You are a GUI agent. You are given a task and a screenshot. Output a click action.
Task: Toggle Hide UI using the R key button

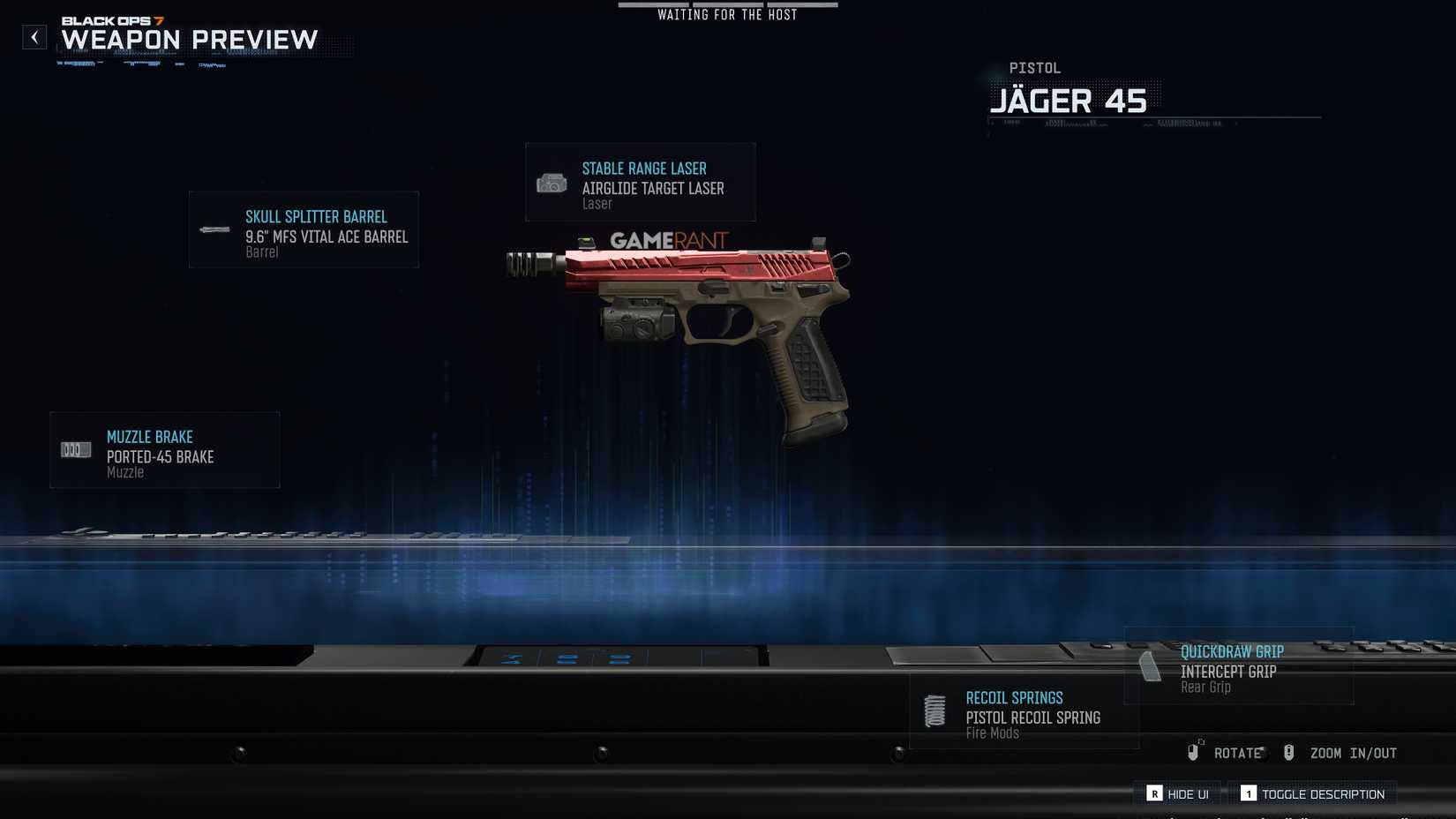(1155, 793)
